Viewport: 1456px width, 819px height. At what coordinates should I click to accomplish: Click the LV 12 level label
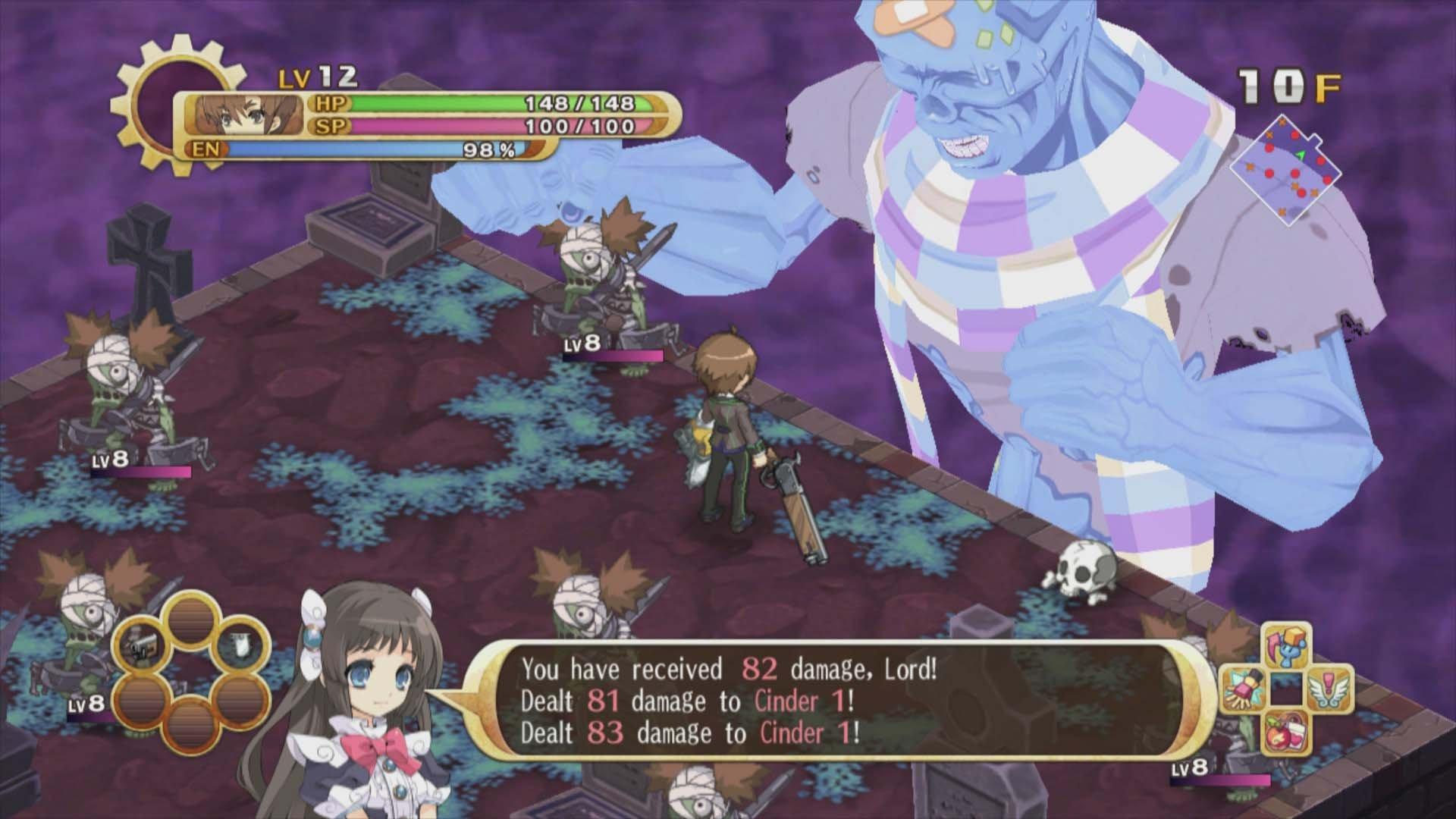[x=318, y=76]
